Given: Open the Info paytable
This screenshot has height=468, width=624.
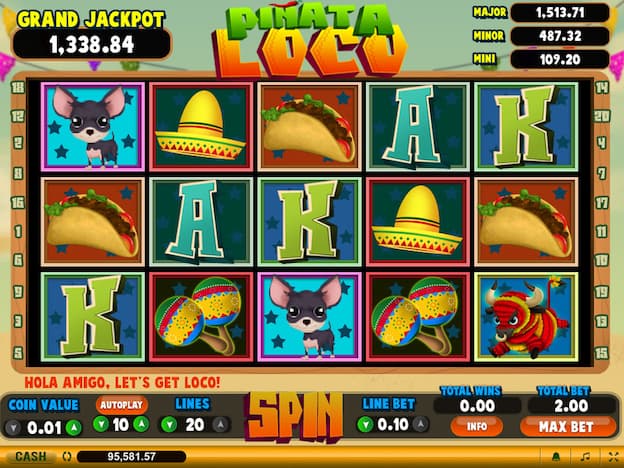Looking at the screenshot, I should click(x=476, y=427).
